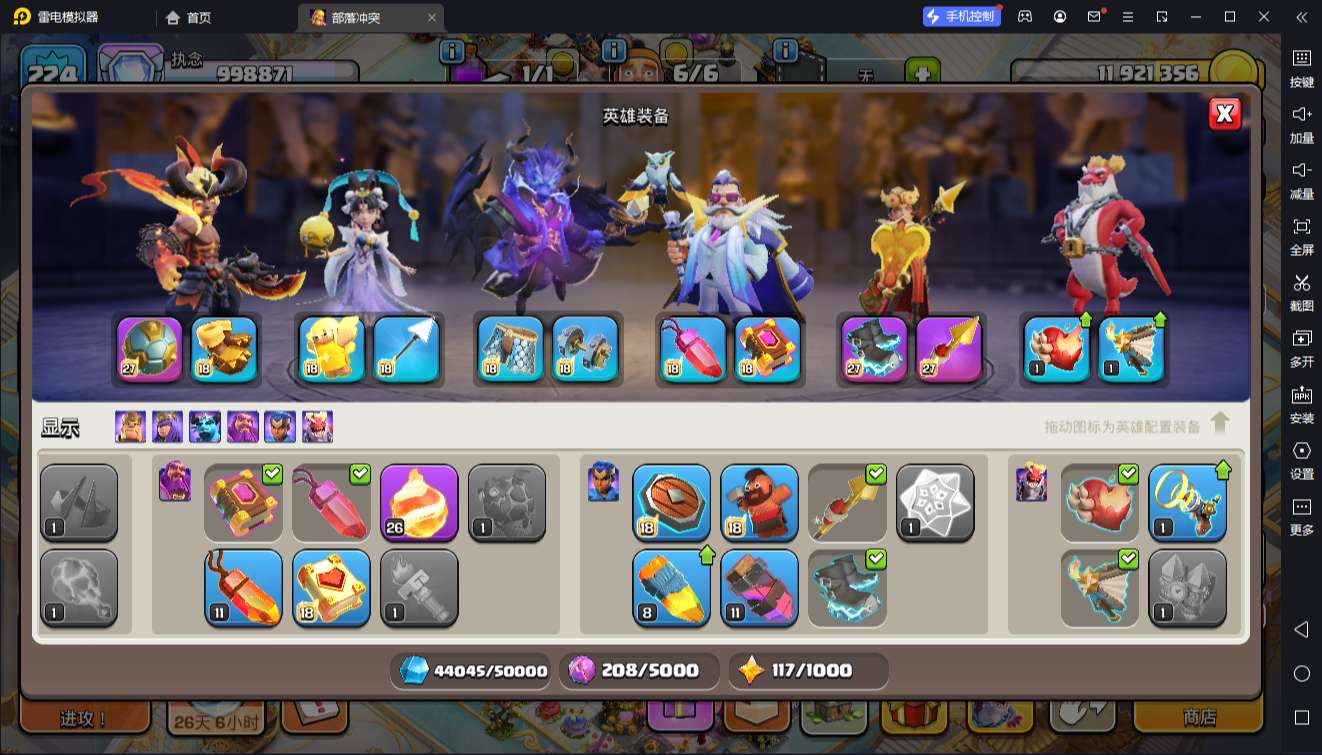Filter equipment by the blue Minion Prince portrait
Viewport: 1322px width, 755px height.
tap(205, 427)
